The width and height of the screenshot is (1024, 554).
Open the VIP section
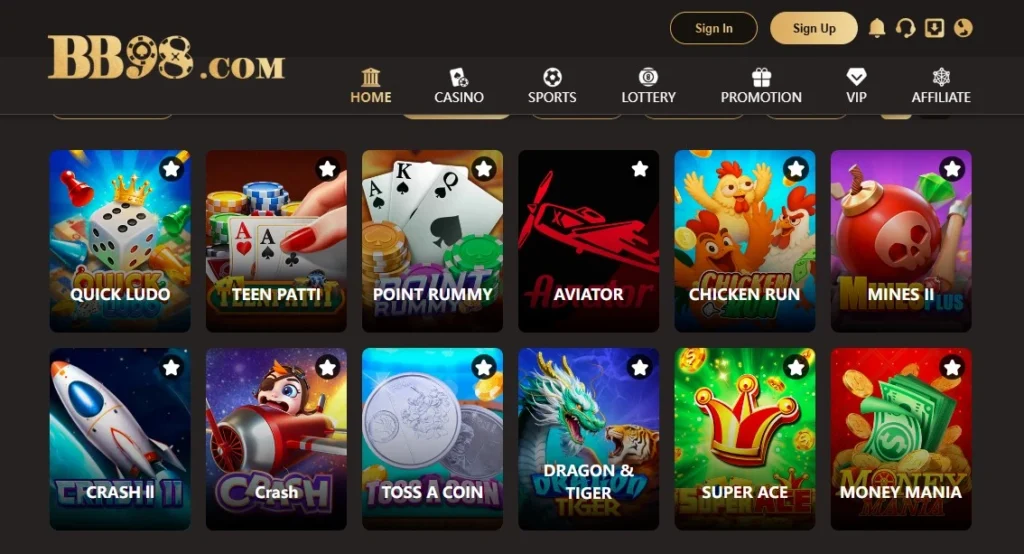coord(856,86)
